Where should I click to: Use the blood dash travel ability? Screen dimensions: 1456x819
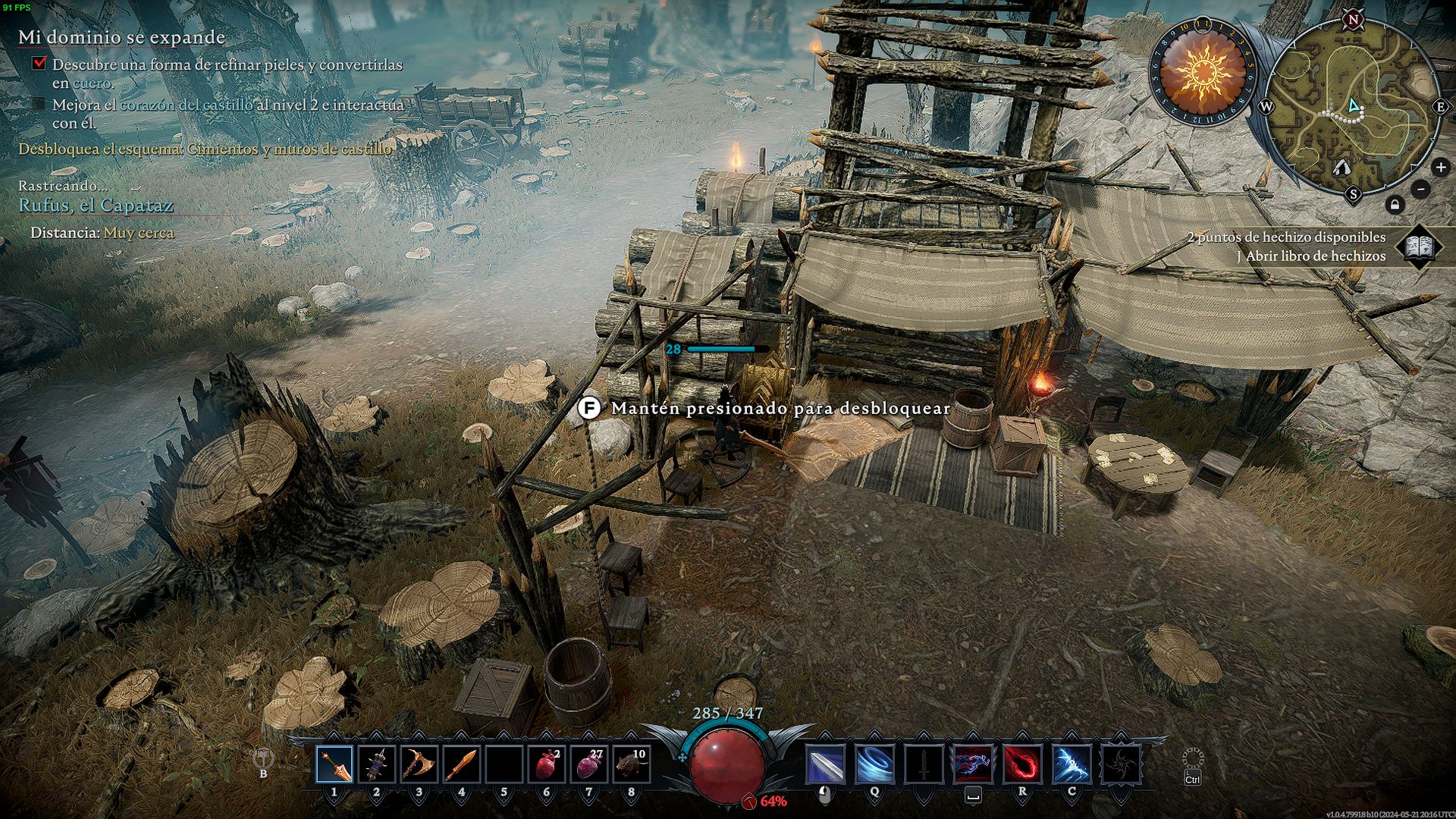973,764
